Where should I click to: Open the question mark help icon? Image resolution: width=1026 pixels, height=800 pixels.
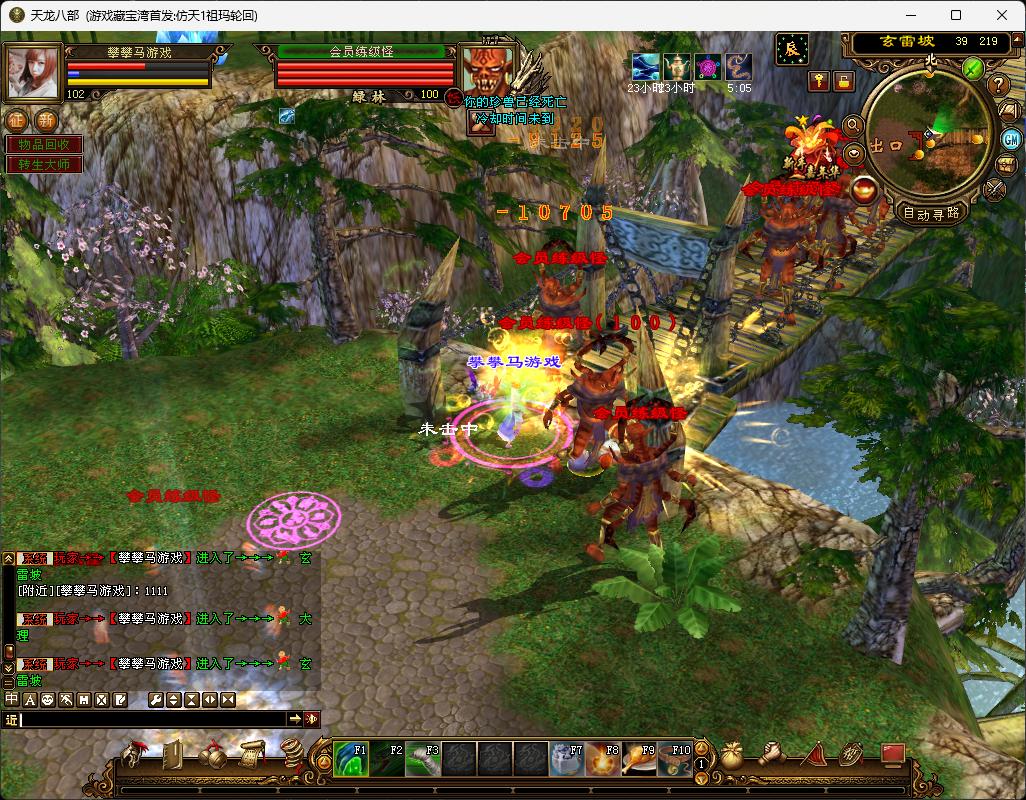pyautogui.click(x=997, y=84)
